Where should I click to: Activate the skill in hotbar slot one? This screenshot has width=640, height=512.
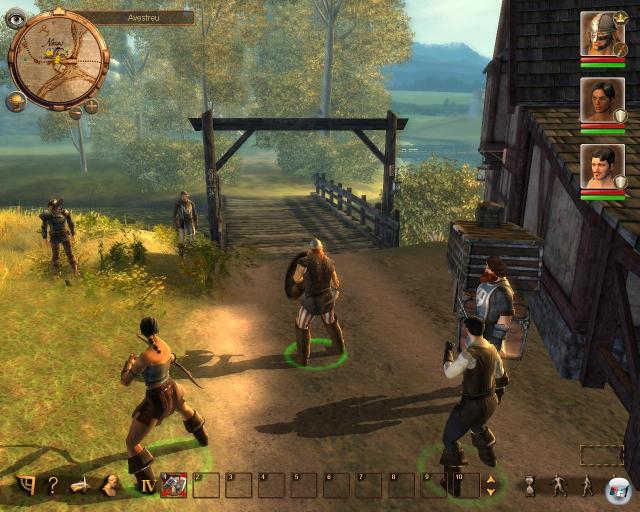174,485
